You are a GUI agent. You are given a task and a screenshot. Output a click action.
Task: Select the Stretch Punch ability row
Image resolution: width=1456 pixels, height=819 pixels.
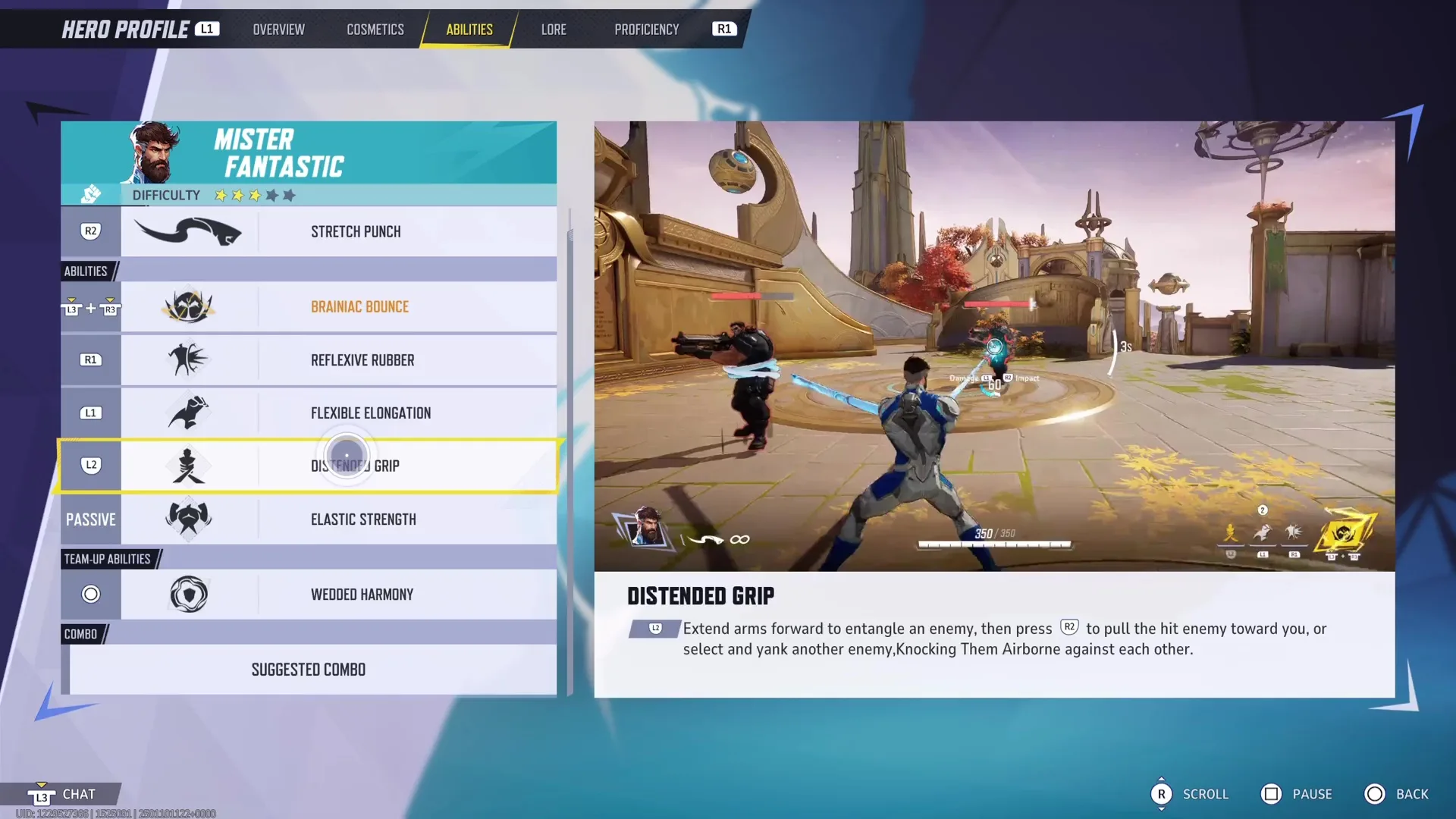click(338, 231)
